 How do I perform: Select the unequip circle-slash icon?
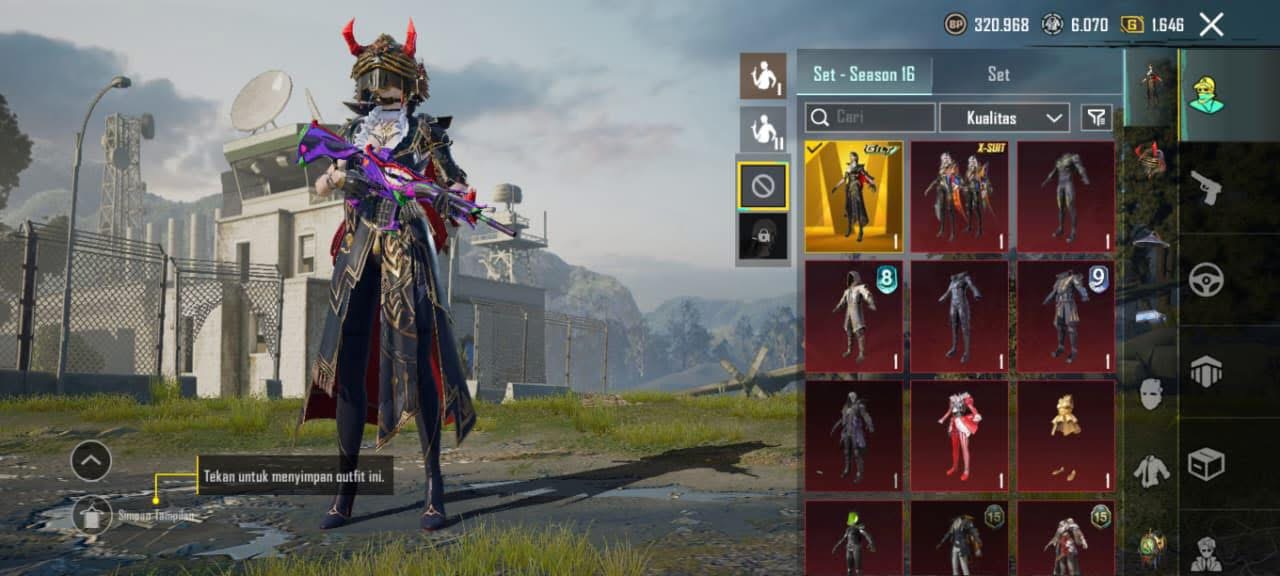tap(763, 185)
